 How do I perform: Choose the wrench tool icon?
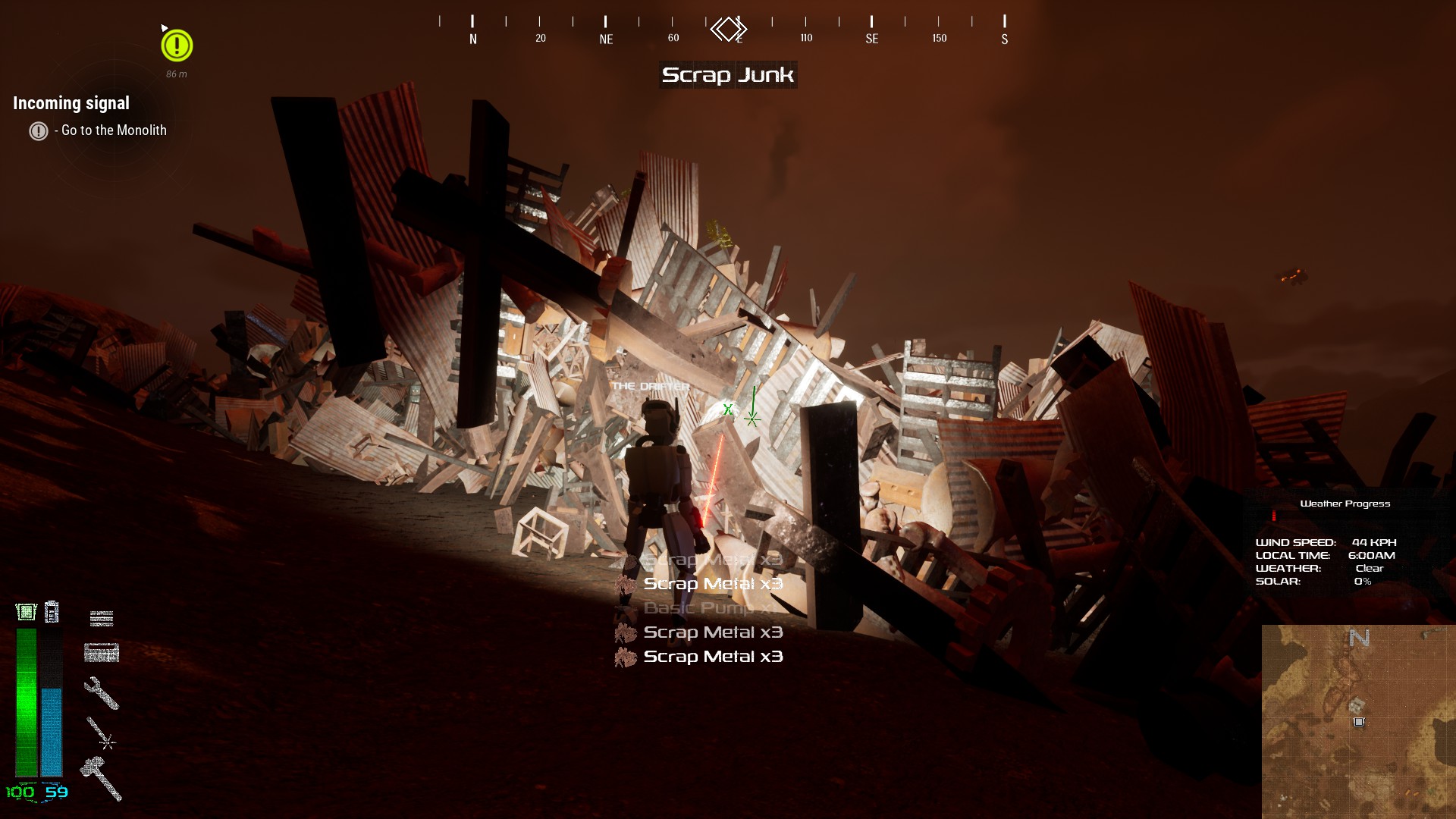click(101, 692)
